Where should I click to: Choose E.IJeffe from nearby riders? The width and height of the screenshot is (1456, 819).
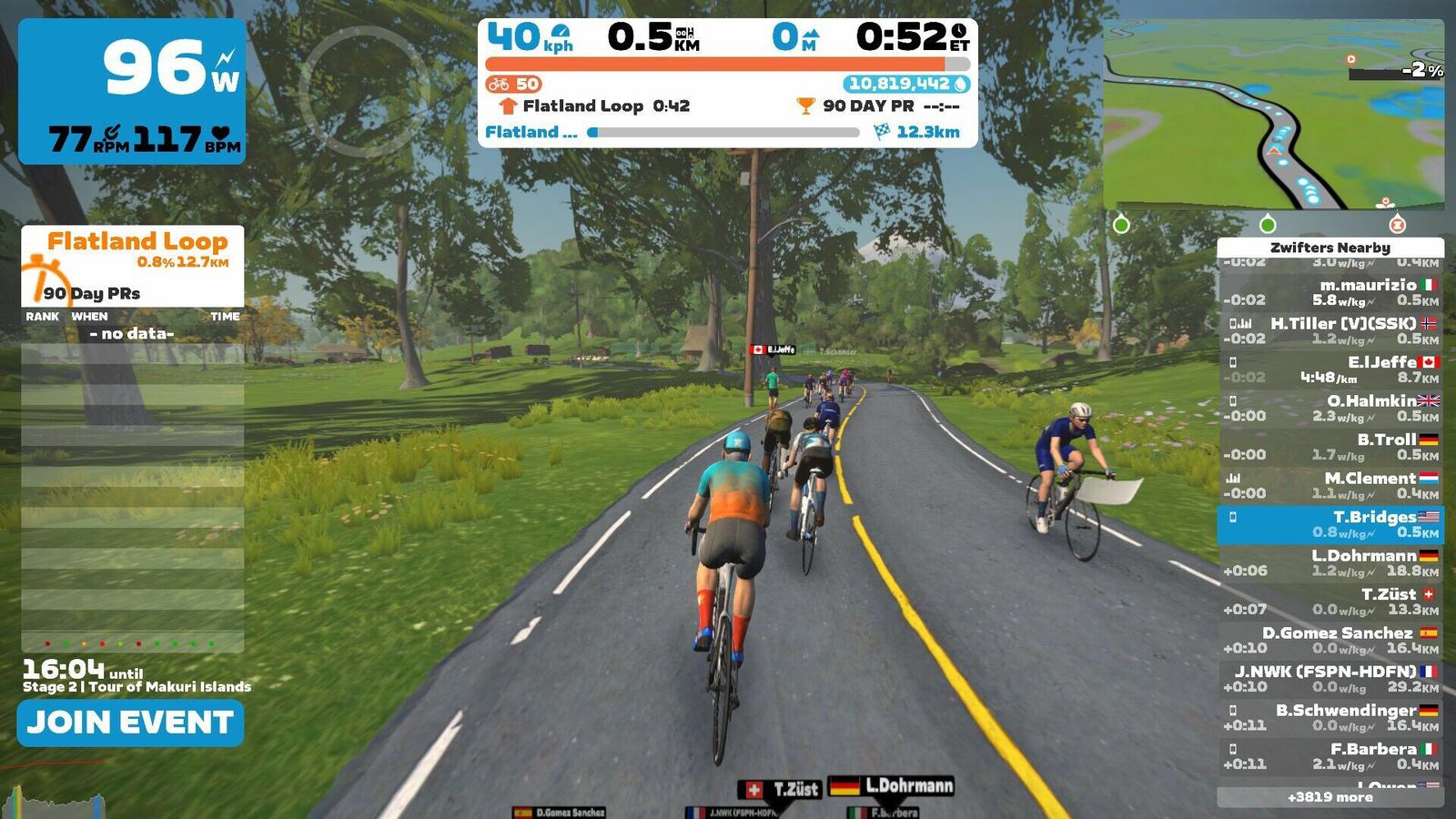1330,369
